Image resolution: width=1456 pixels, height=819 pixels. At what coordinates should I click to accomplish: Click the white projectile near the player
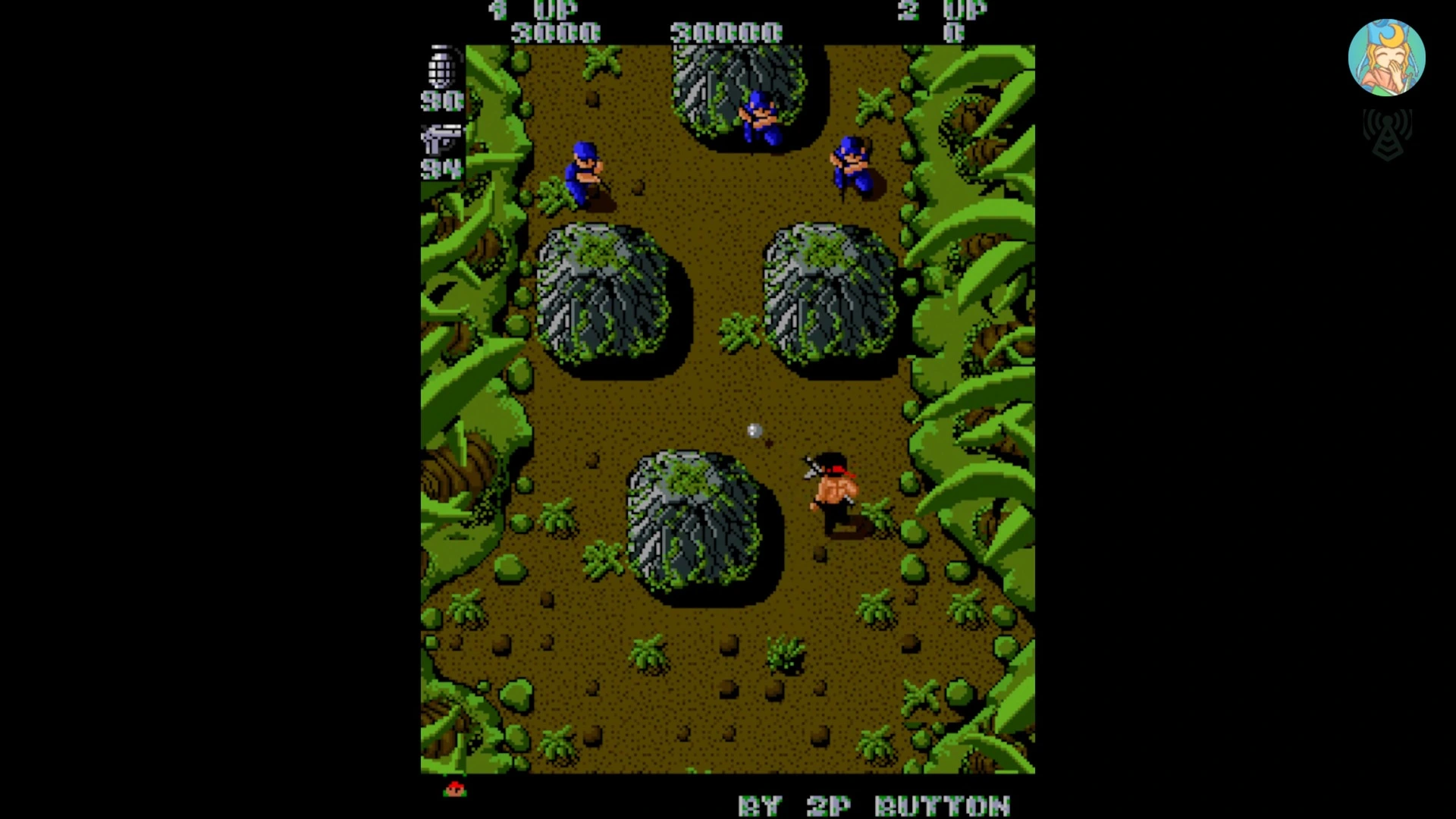[x=753, y=432]
